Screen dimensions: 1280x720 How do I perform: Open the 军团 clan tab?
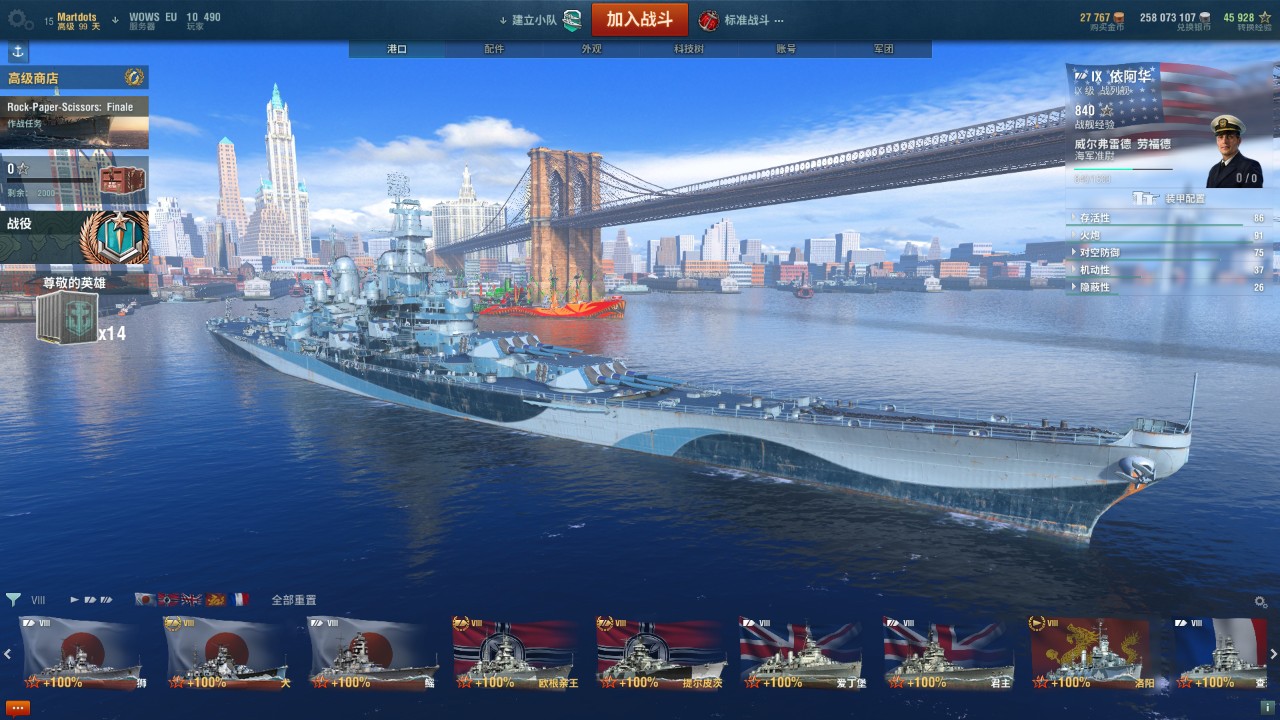tap(883, 49)
